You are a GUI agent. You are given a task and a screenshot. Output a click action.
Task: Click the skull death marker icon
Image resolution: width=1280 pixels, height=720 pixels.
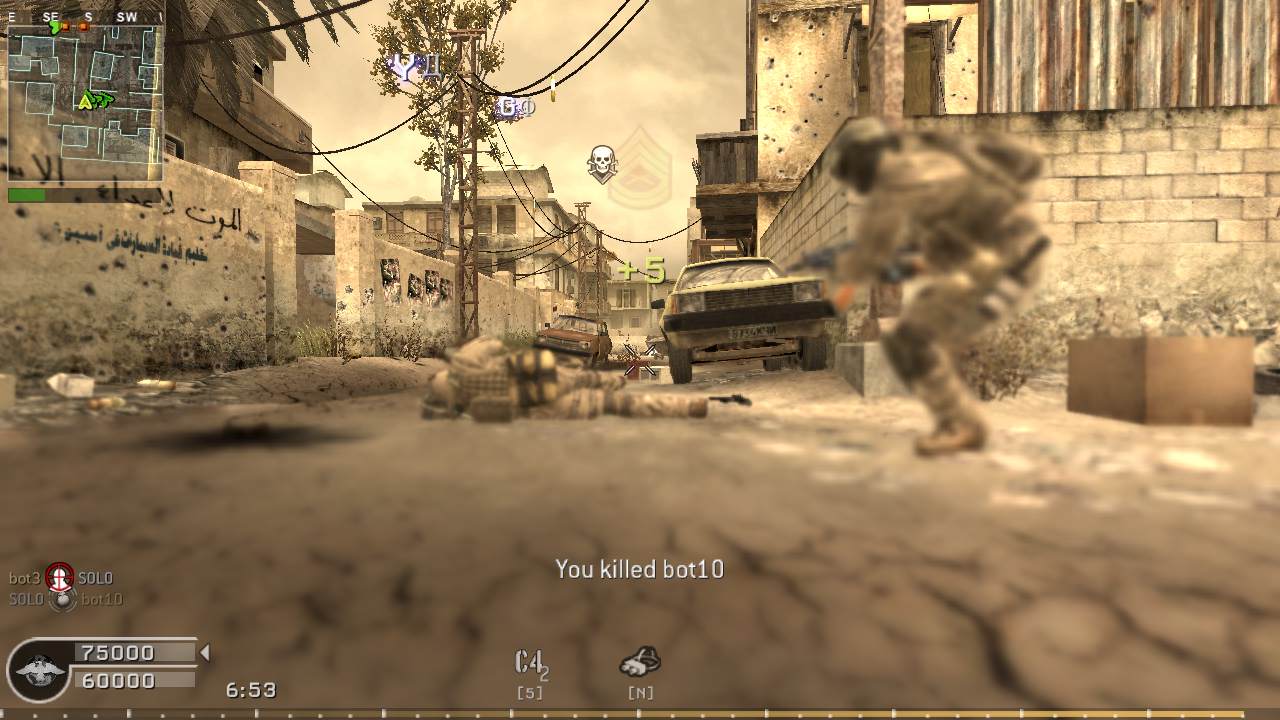tap(601, 162)
